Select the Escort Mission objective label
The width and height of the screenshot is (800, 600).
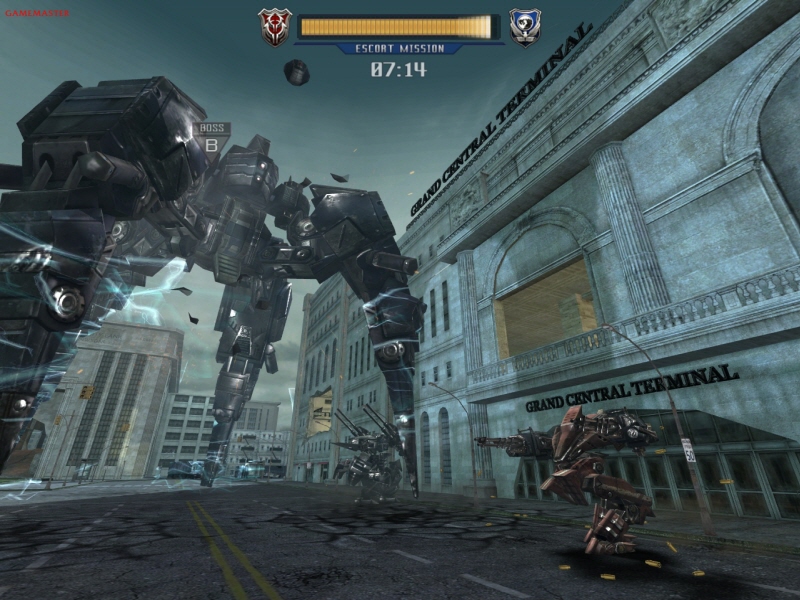pos(398,48)
